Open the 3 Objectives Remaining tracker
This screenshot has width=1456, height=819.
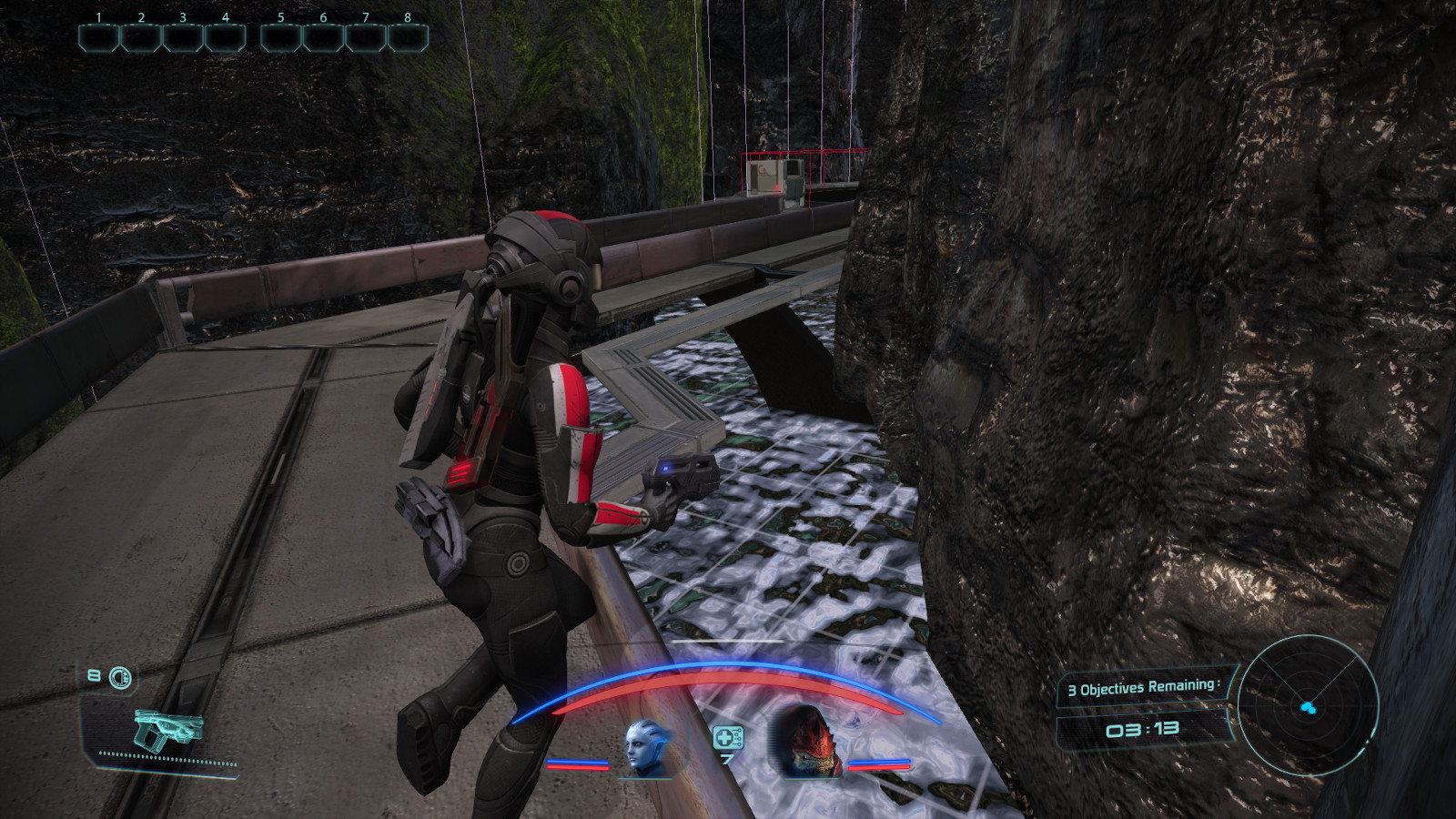[1143, 688]
